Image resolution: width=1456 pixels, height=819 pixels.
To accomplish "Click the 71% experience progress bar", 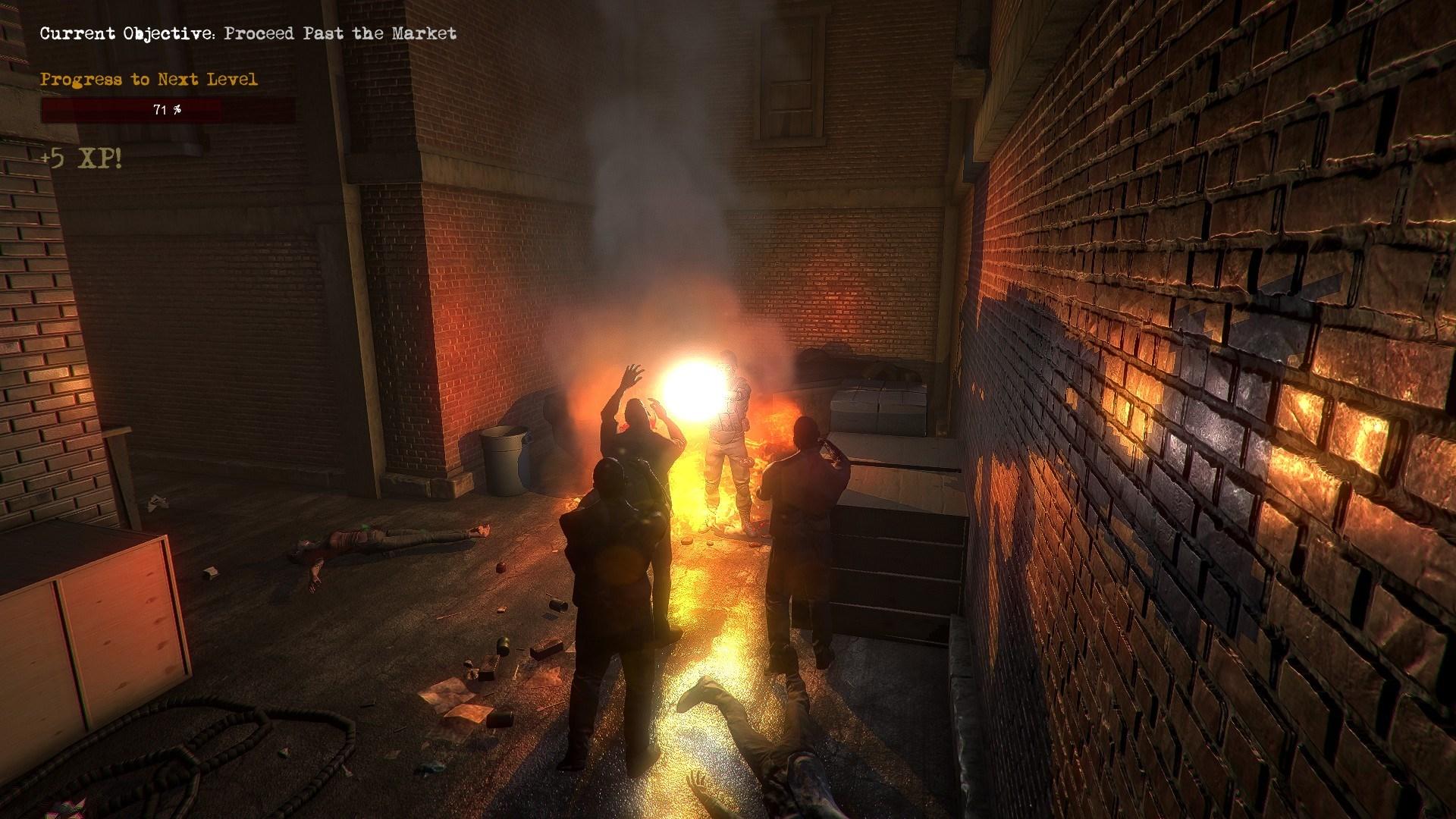I will (167, 111).
